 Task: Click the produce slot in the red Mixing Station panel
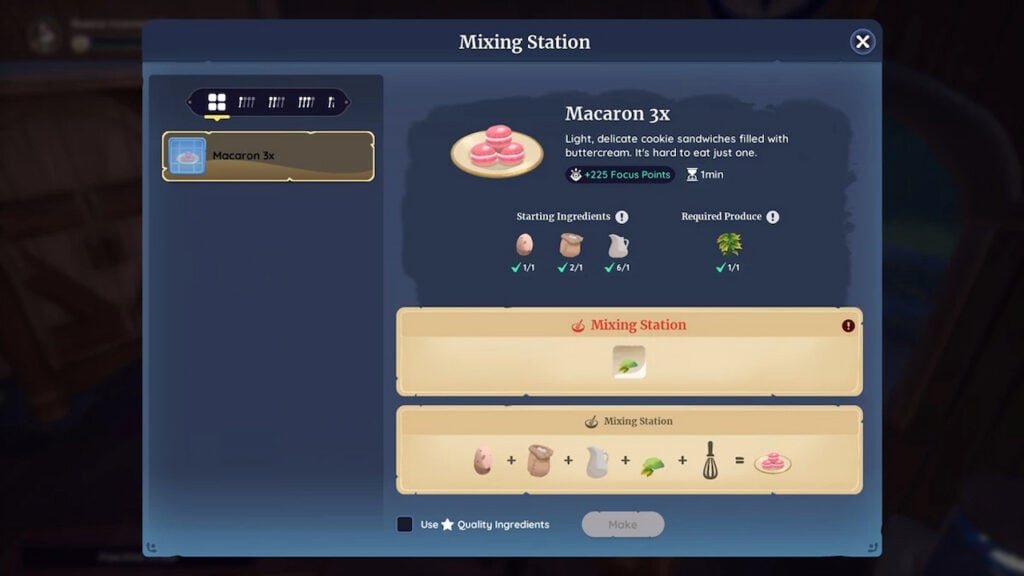click(x=629, y=363)
